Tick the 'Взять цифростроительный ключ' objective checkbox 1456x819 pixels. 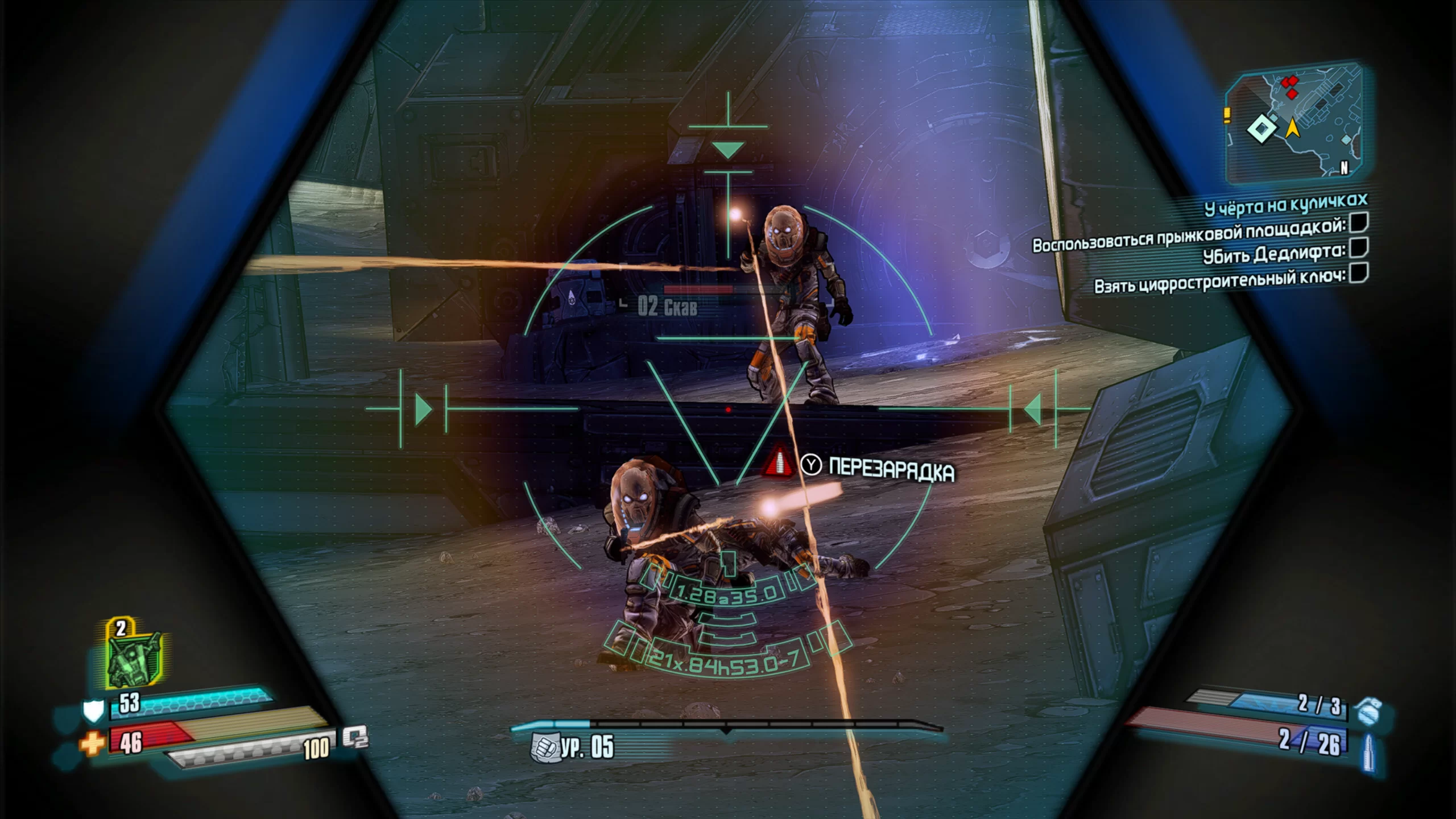point(1359,272)
